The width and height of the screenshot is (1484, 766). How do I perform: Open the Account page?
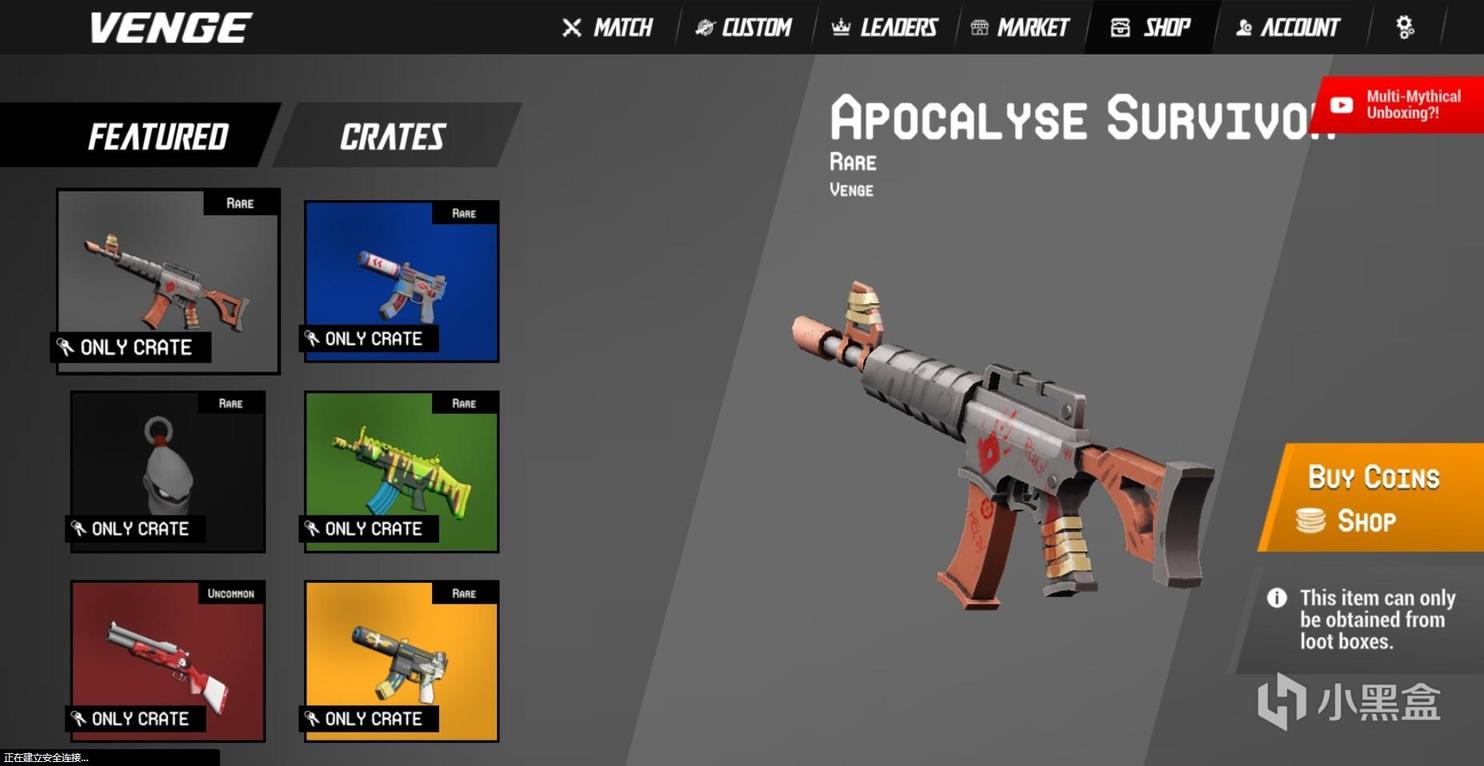point(1287,28)
